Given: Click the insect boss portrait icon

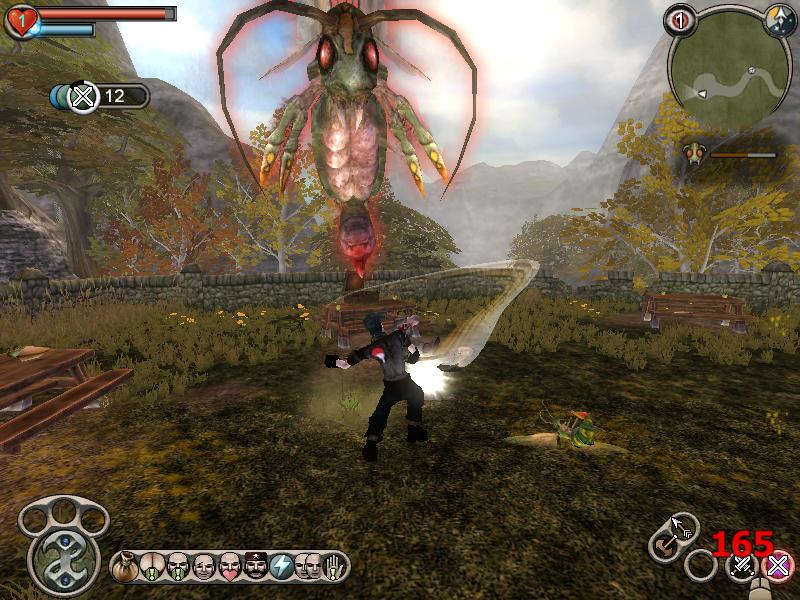Looking at the screenshot, I should point(693,155).
